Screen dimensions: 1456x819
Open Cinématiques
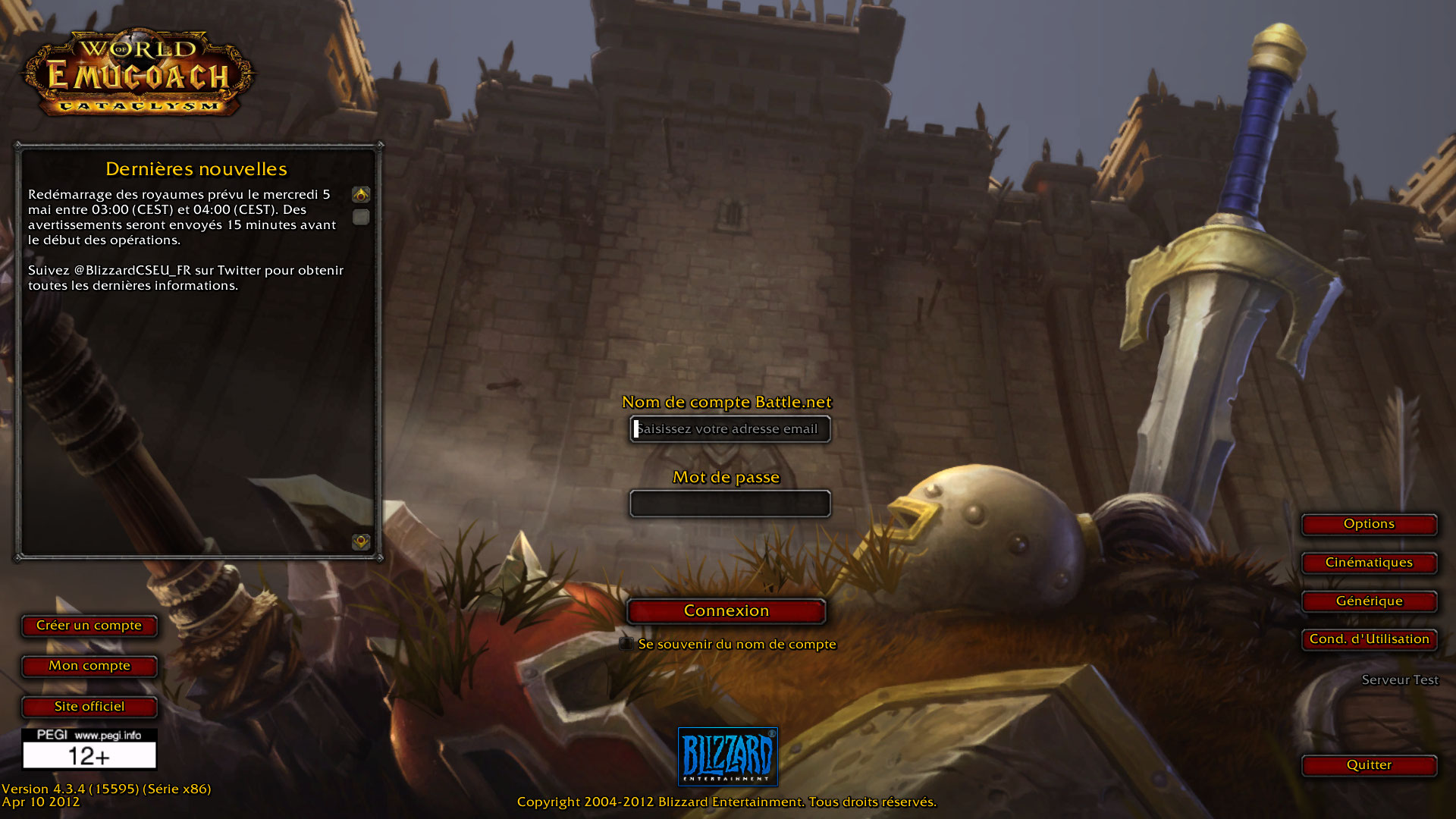pos(1369,563)
